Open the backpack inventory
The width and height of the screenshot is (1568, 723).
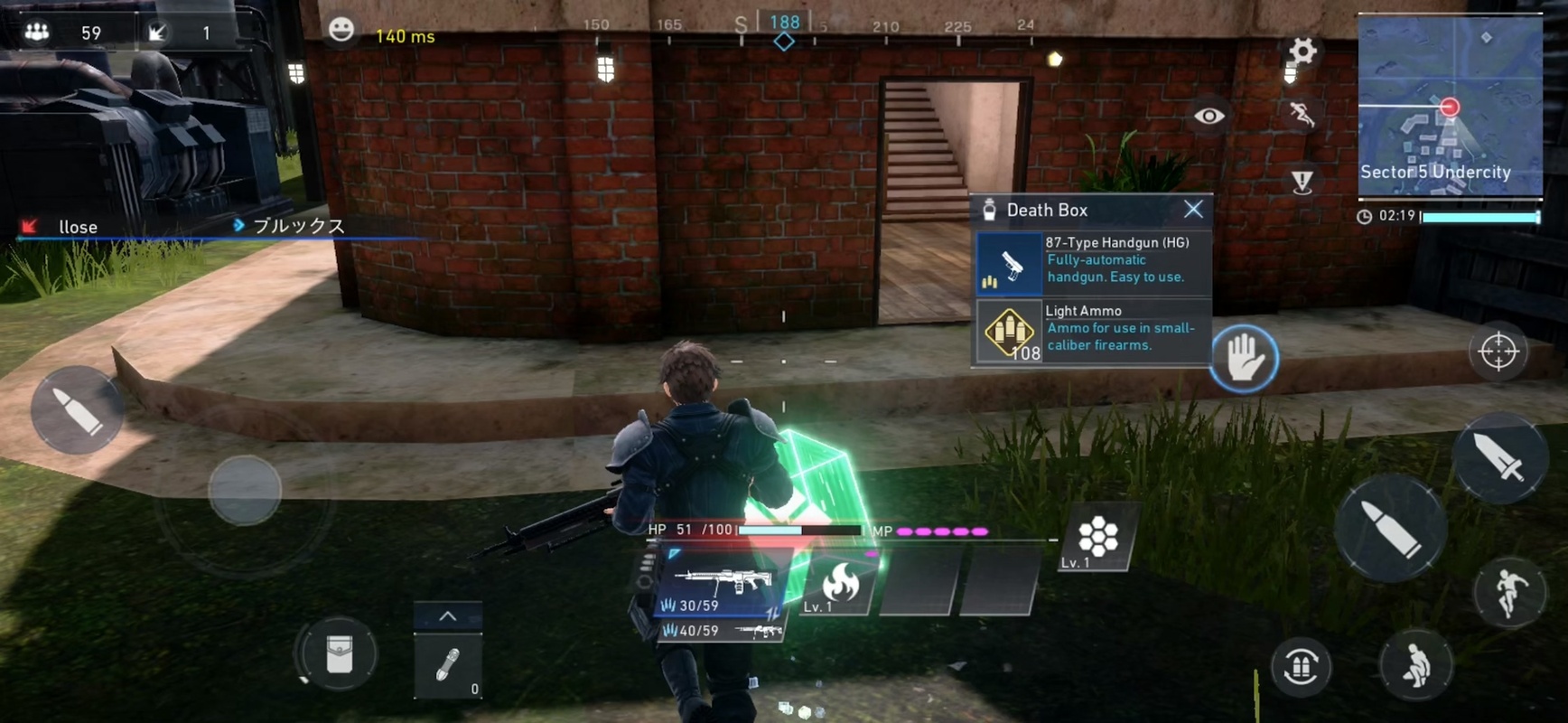click(339, 654)
